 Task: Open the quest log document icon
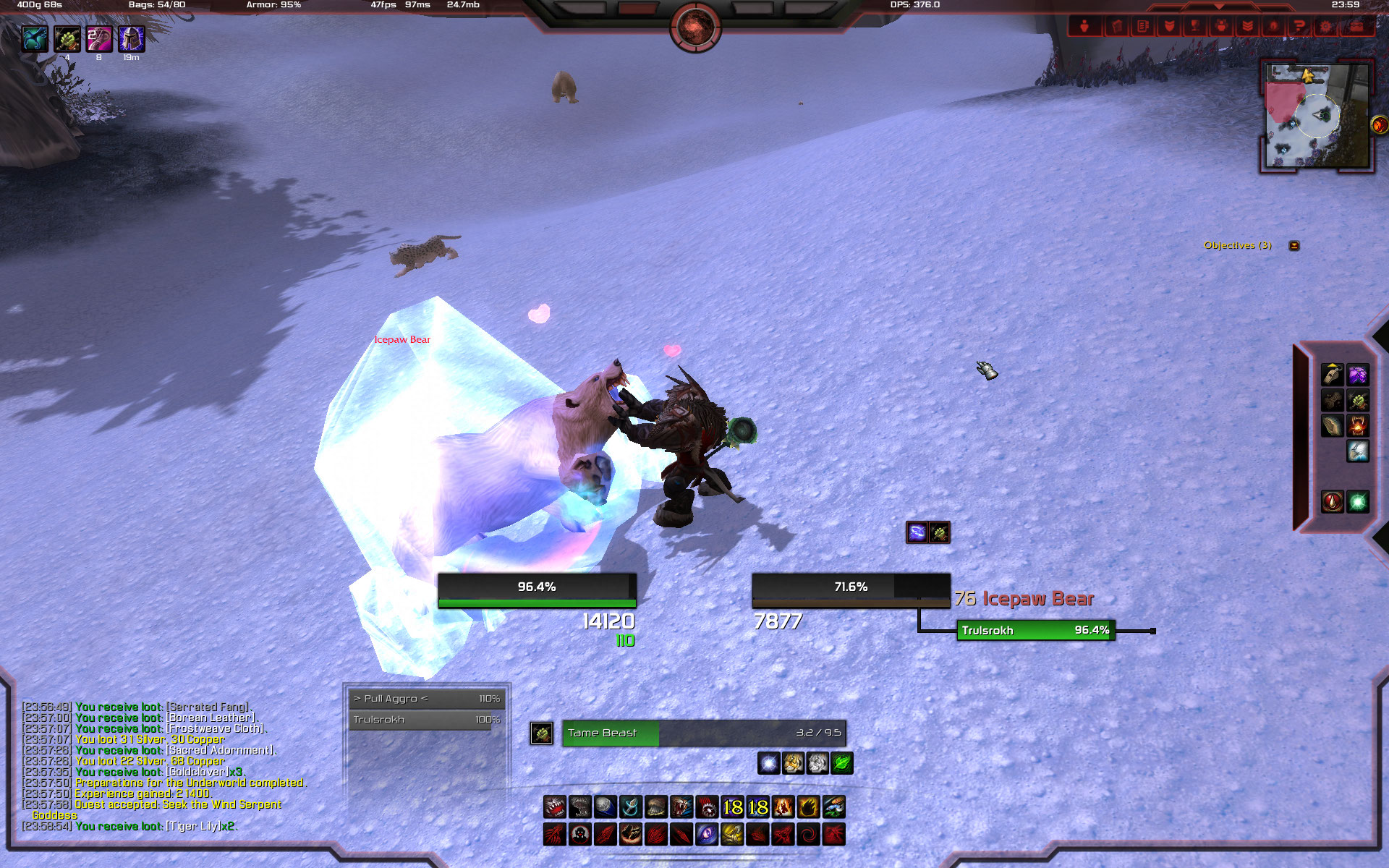[1143, 27]
